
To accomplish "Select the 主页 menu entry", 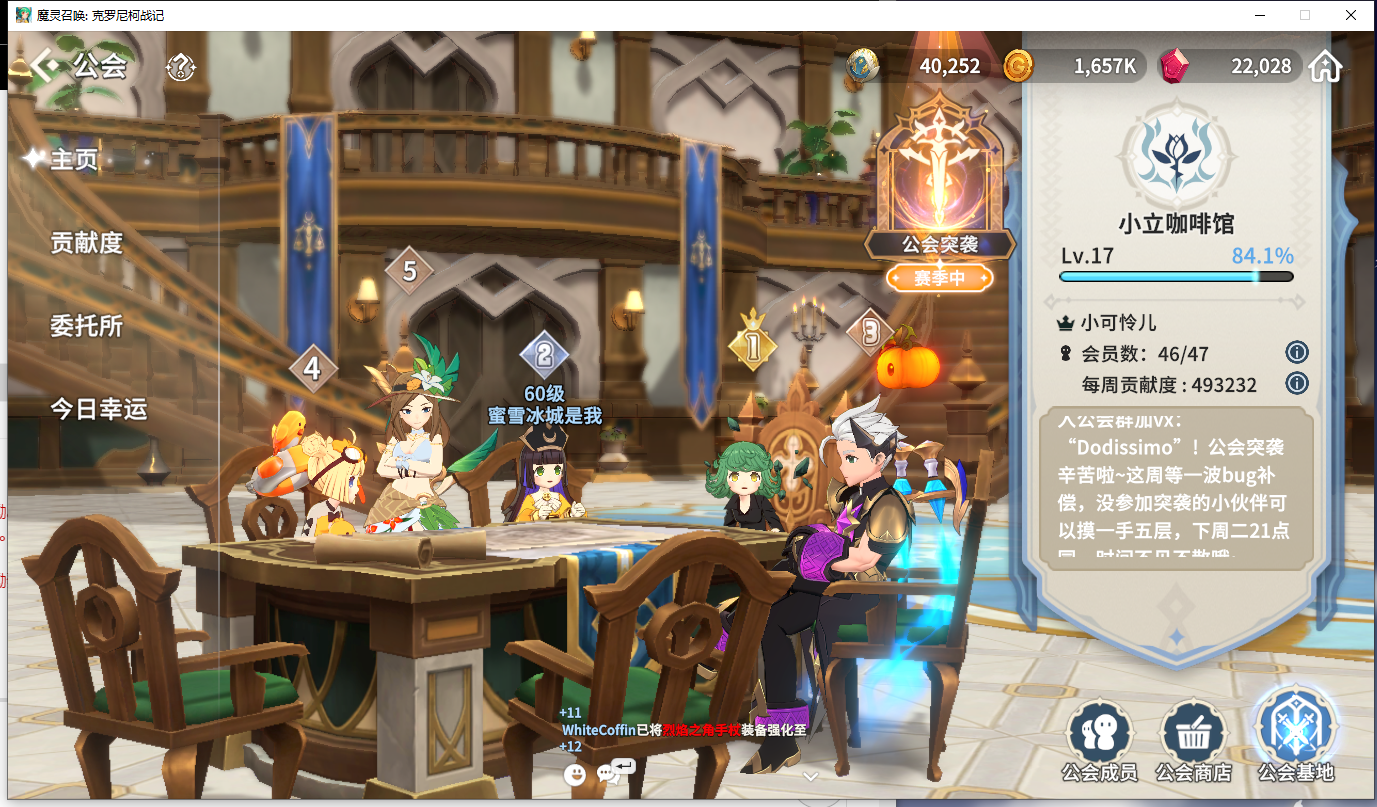I will click(x=74, y=159).
